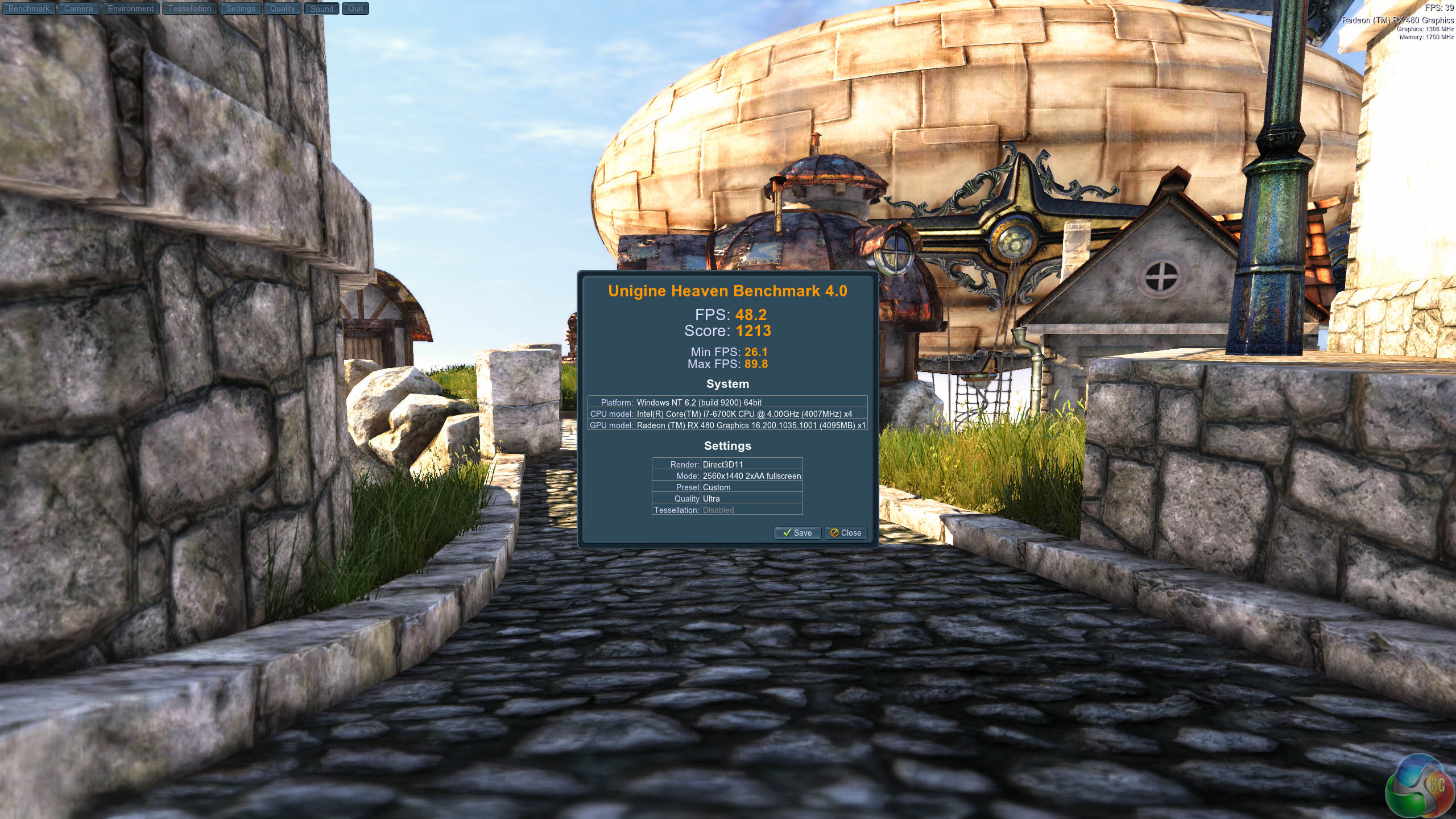The height and width of the screenshot is (819, 1456).
Task: Select the Quality button
Action: 282,9
